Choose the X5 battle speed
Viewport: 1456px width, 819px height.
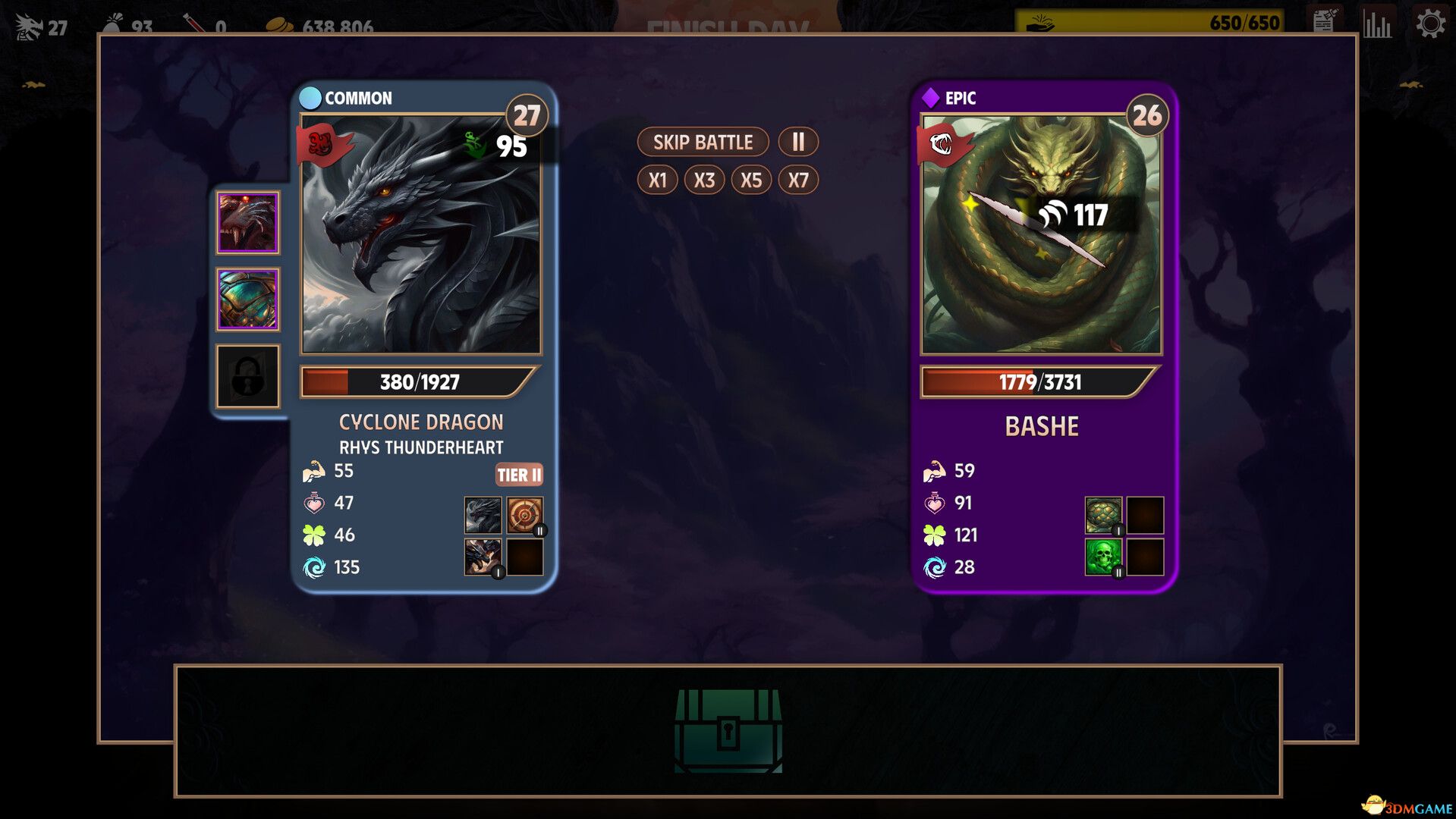tap(751, 180)
